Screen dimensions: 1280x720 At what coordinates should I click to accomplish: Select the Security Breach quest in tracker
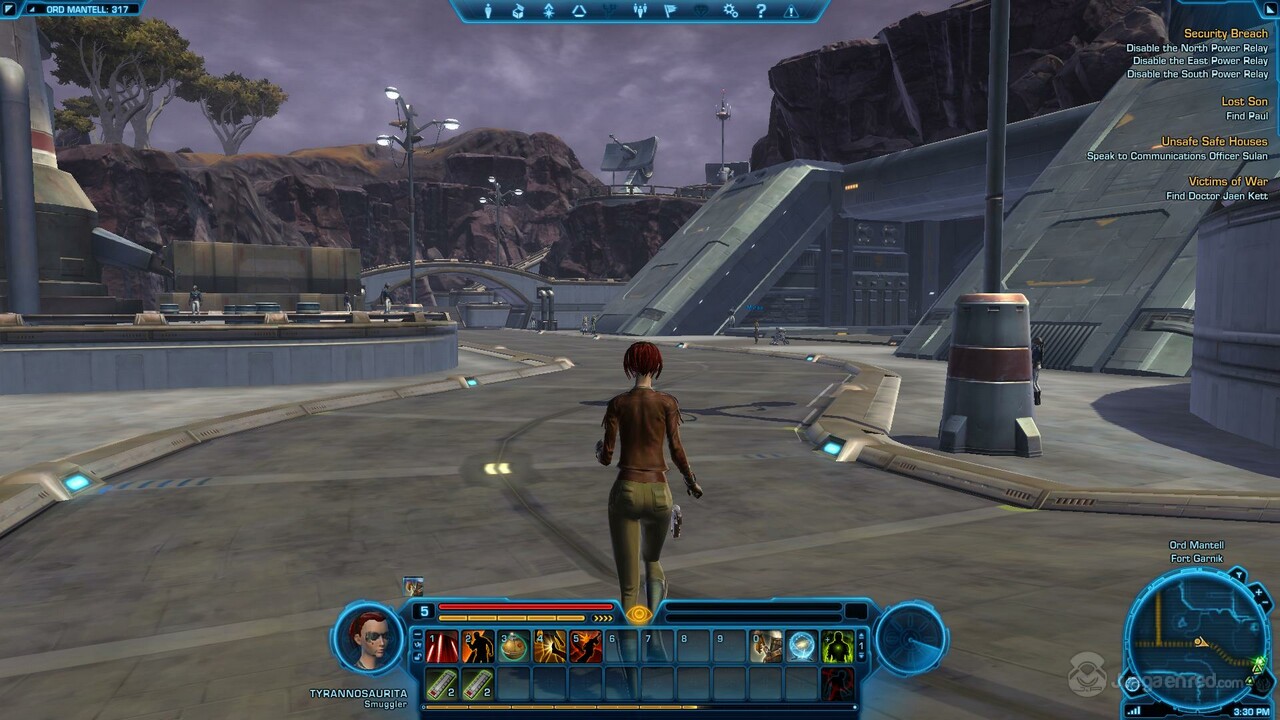click(x=1225, y=34)
